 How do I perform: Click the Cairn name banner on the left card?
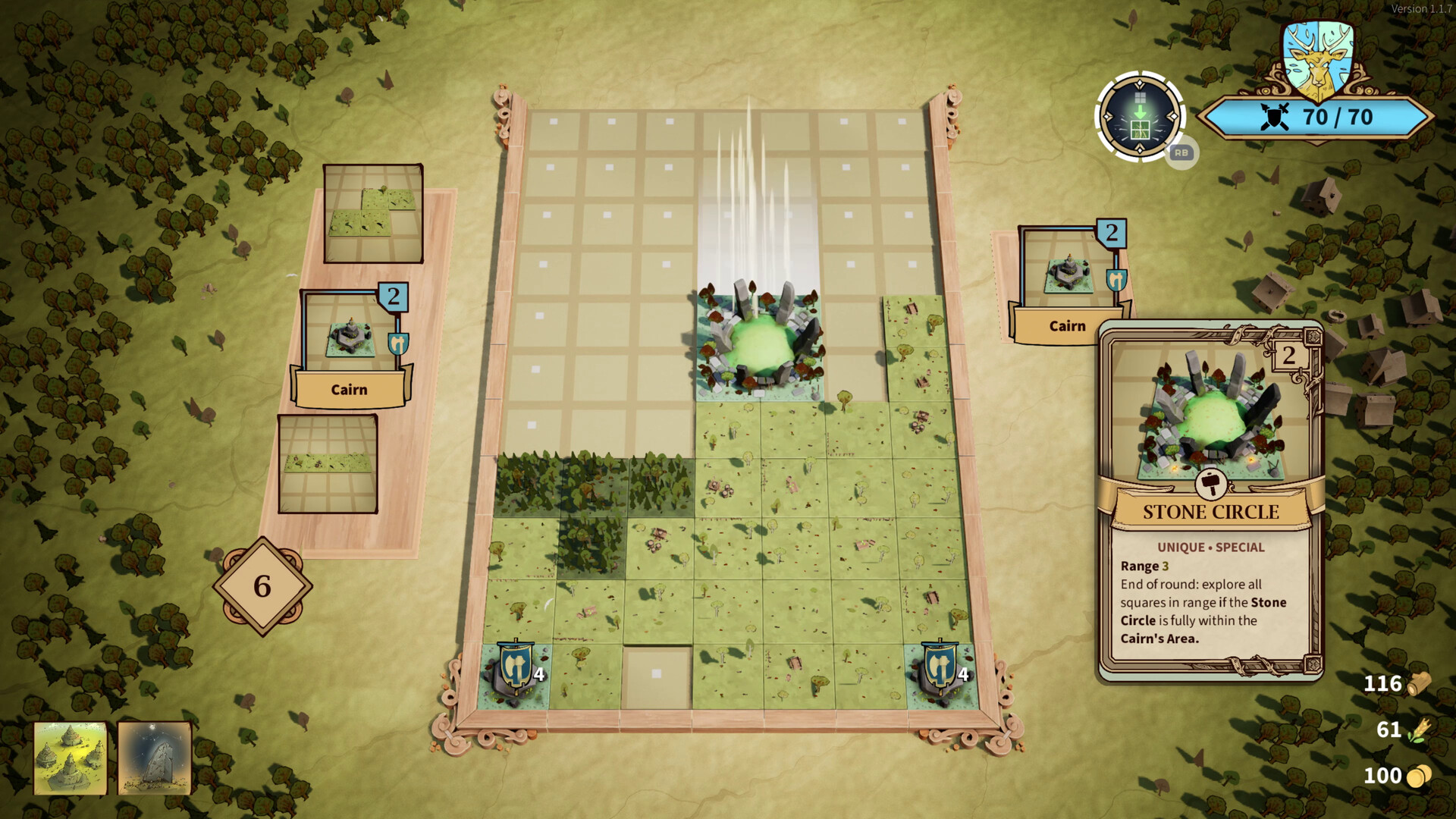click(x=349, y=389)
